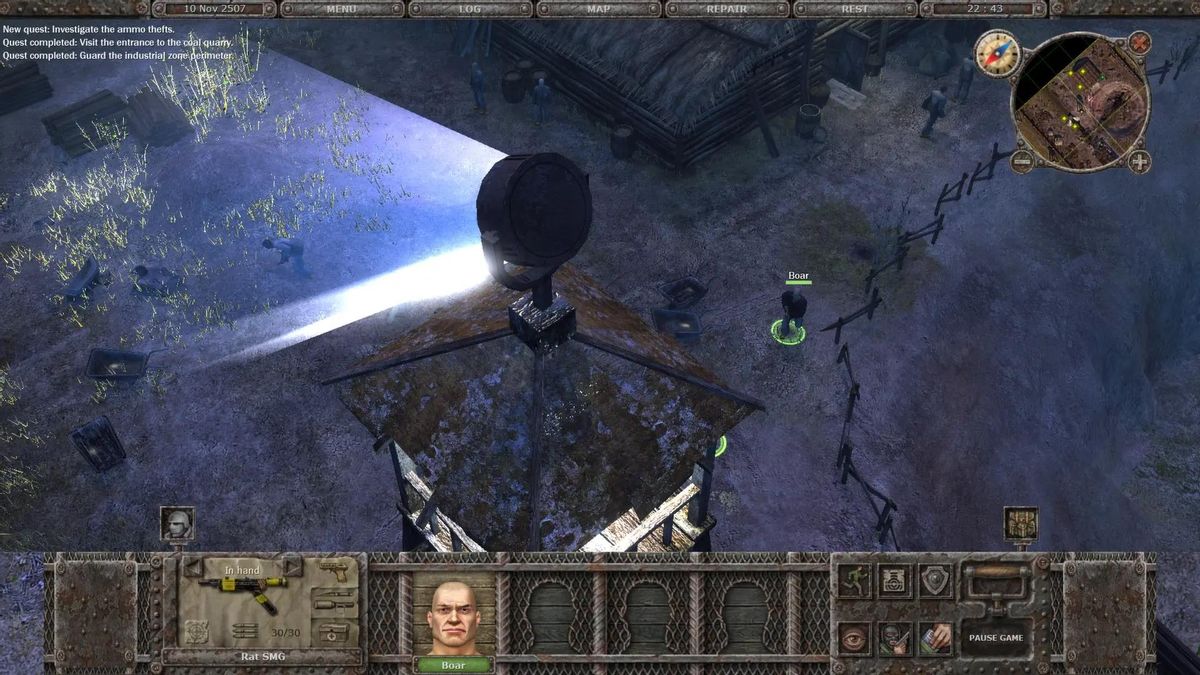The width and height of the screenshot is (1200, 675).
Task: Click the PAUSE GAME button
Action: (x=995, y=637)
